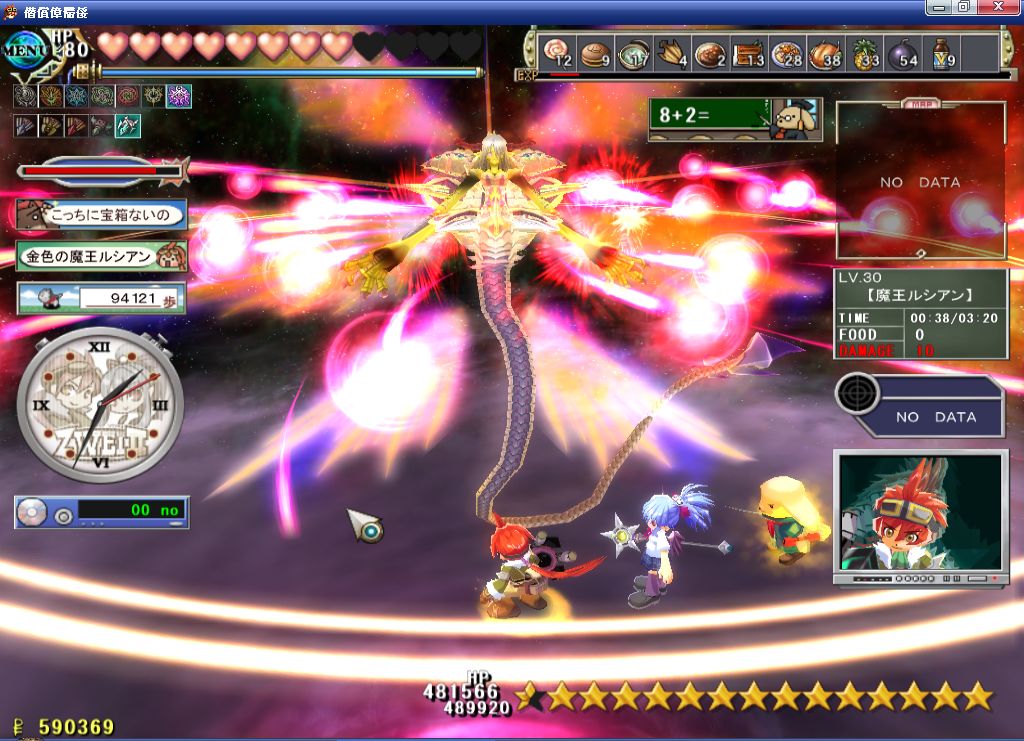Open the MAP panel tab
The width and height of the screenshot is (1024, 741).
click(x=920, y=103)
